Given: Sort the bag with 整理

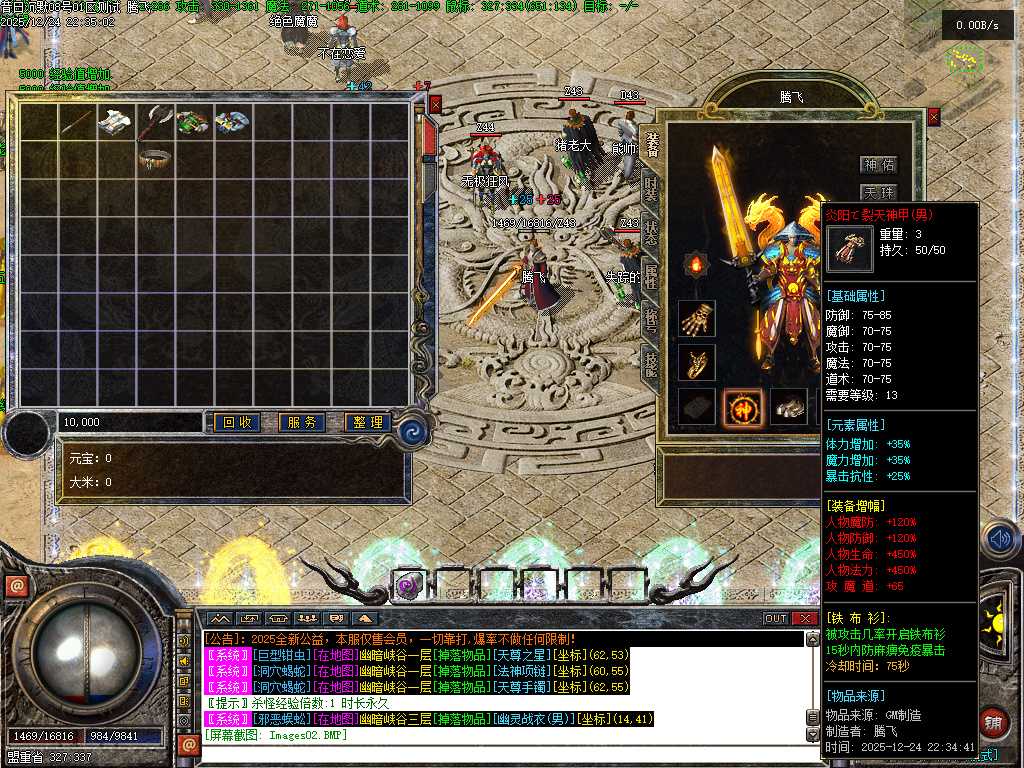Looking at the screenshot, I should [367, 423].
